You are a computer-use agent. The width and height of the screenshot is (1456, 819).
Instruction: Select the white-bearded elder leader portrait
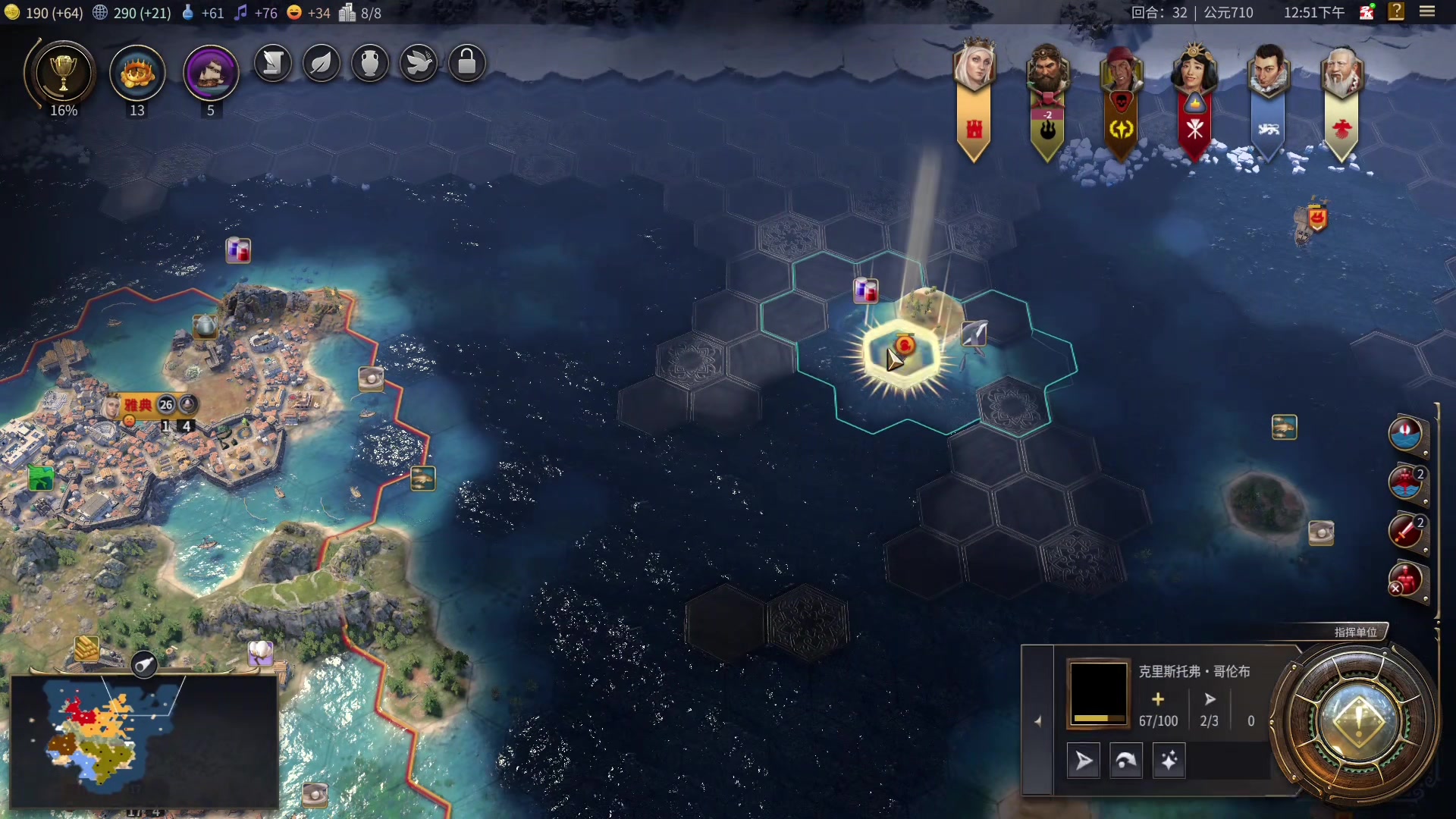(1341, 72)
